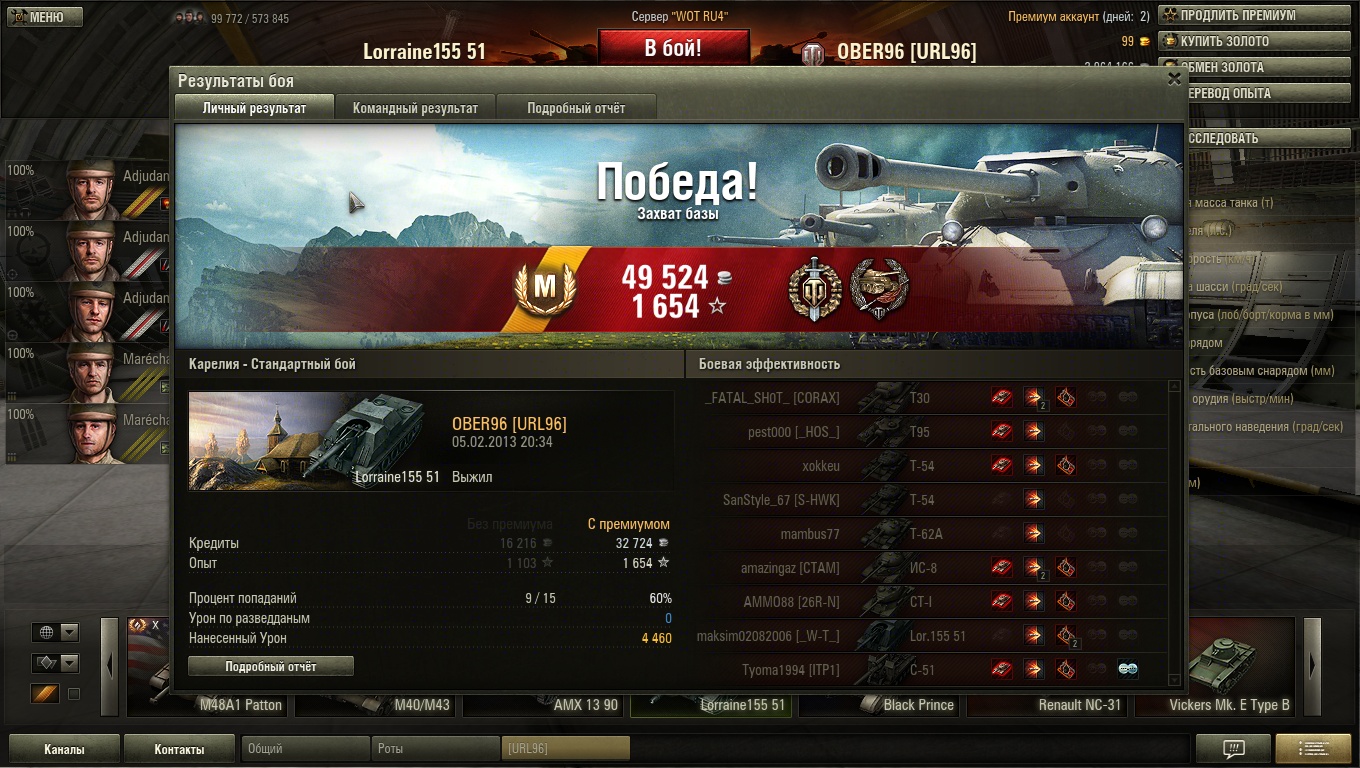Screen dimensions: 1360x768
Task: Click the Подробный отчёт button below stats
Action: click(271, 666)
